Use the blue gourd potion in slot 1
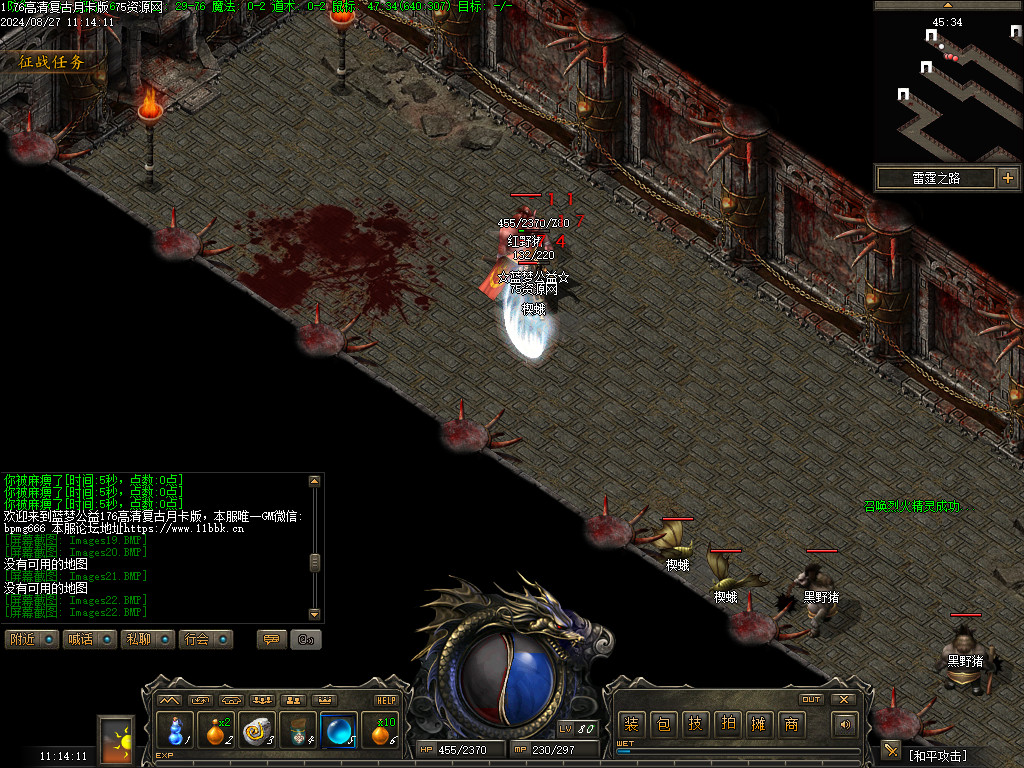 [174, 731]
